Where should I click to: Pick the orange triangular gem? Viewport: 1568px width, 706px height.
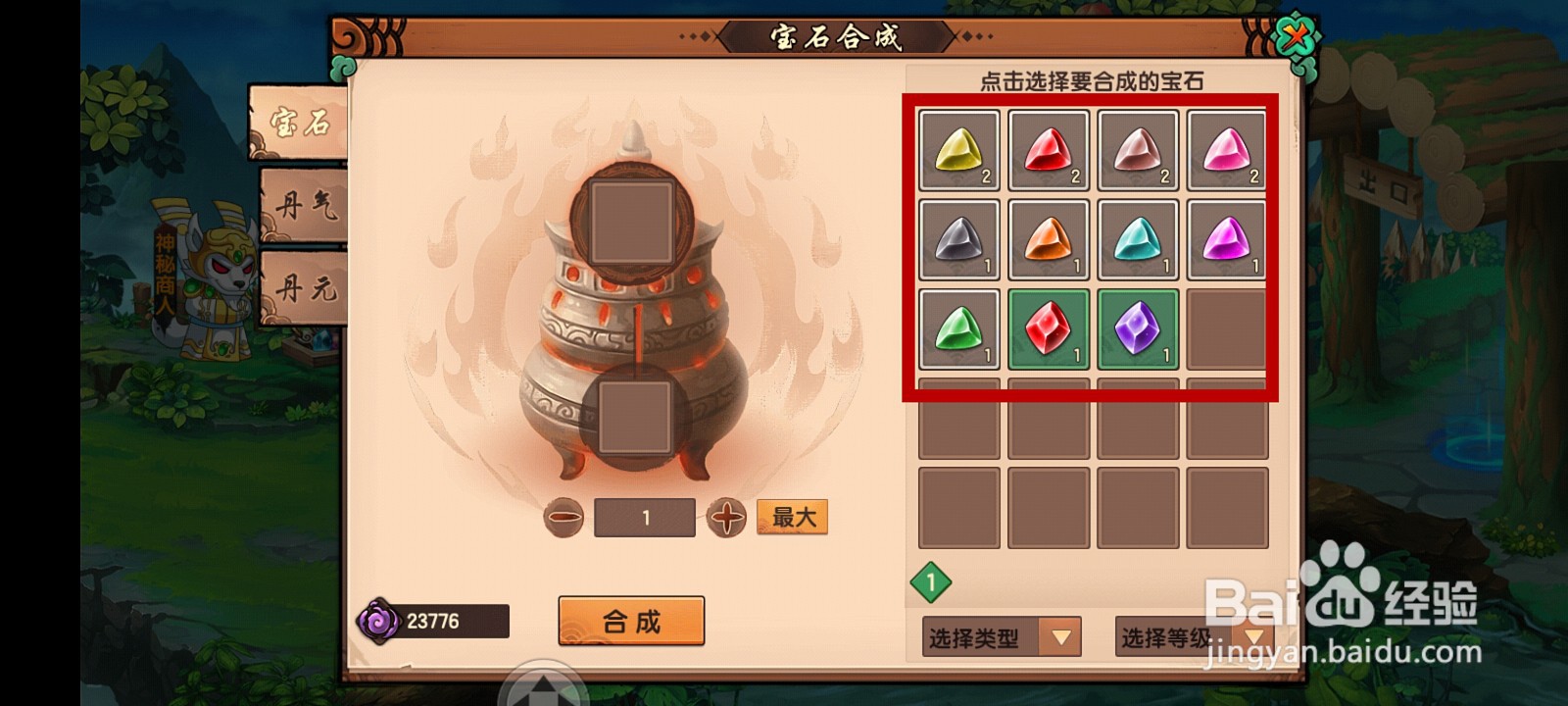[1049, 239]
